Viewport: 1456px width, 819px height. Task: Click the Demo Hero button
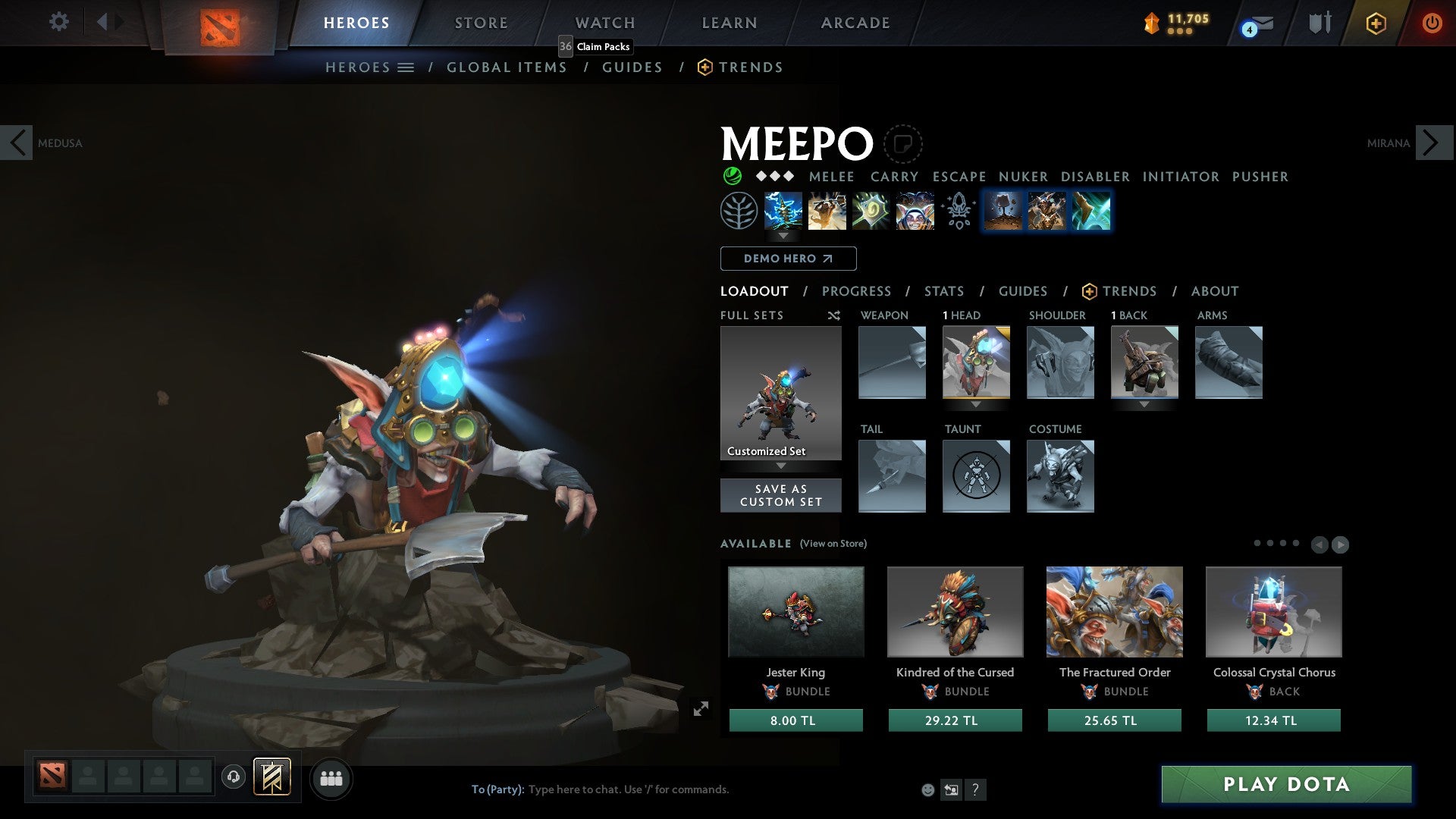pyautogui.click(x=787, y=258)
